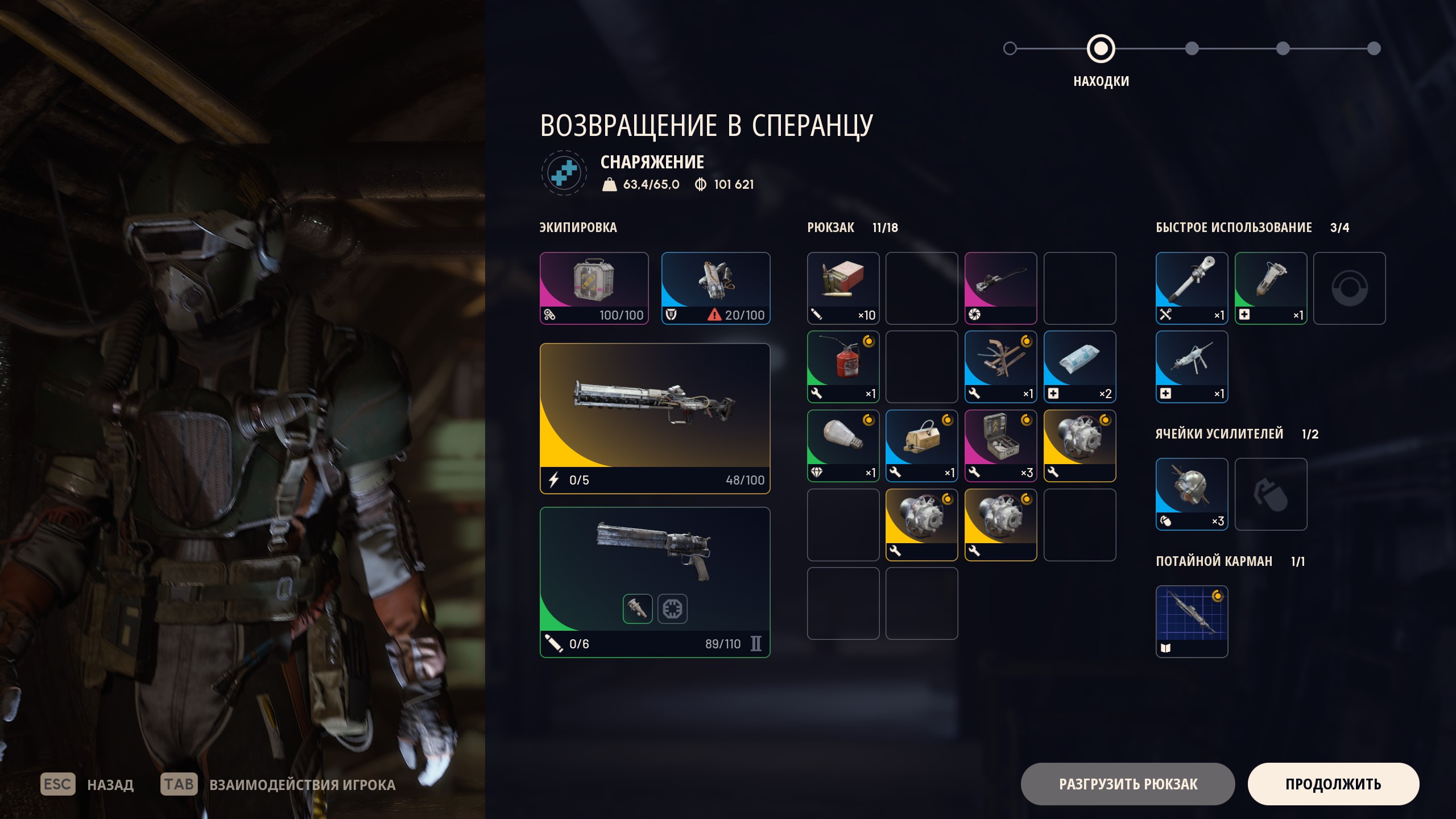Screen dimensions: 1456x819
Task: Click the Продолжить button
Action: (1333, 784)
